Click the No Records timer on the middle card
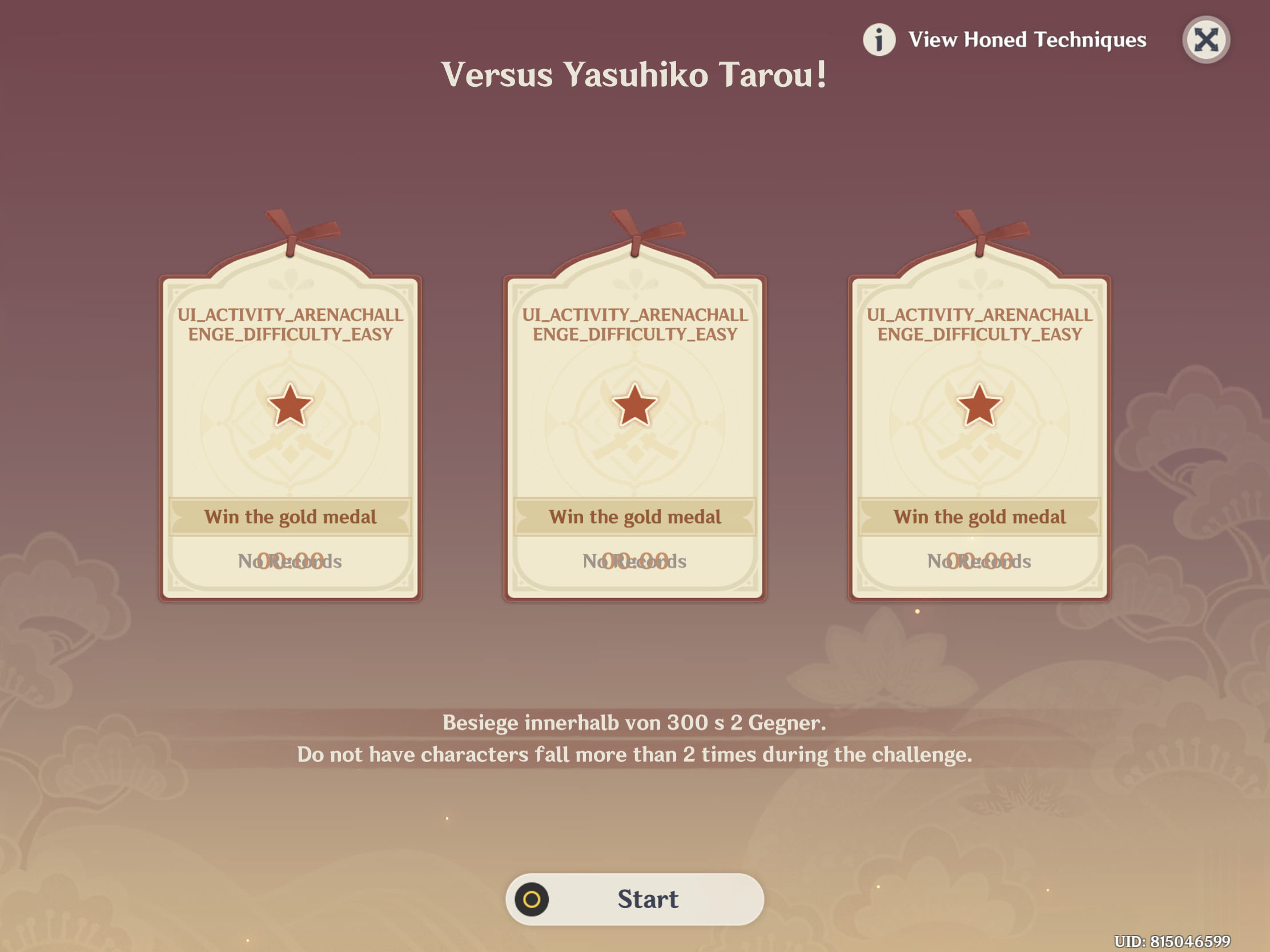The image size is (1270, 952). pos(634,561)
